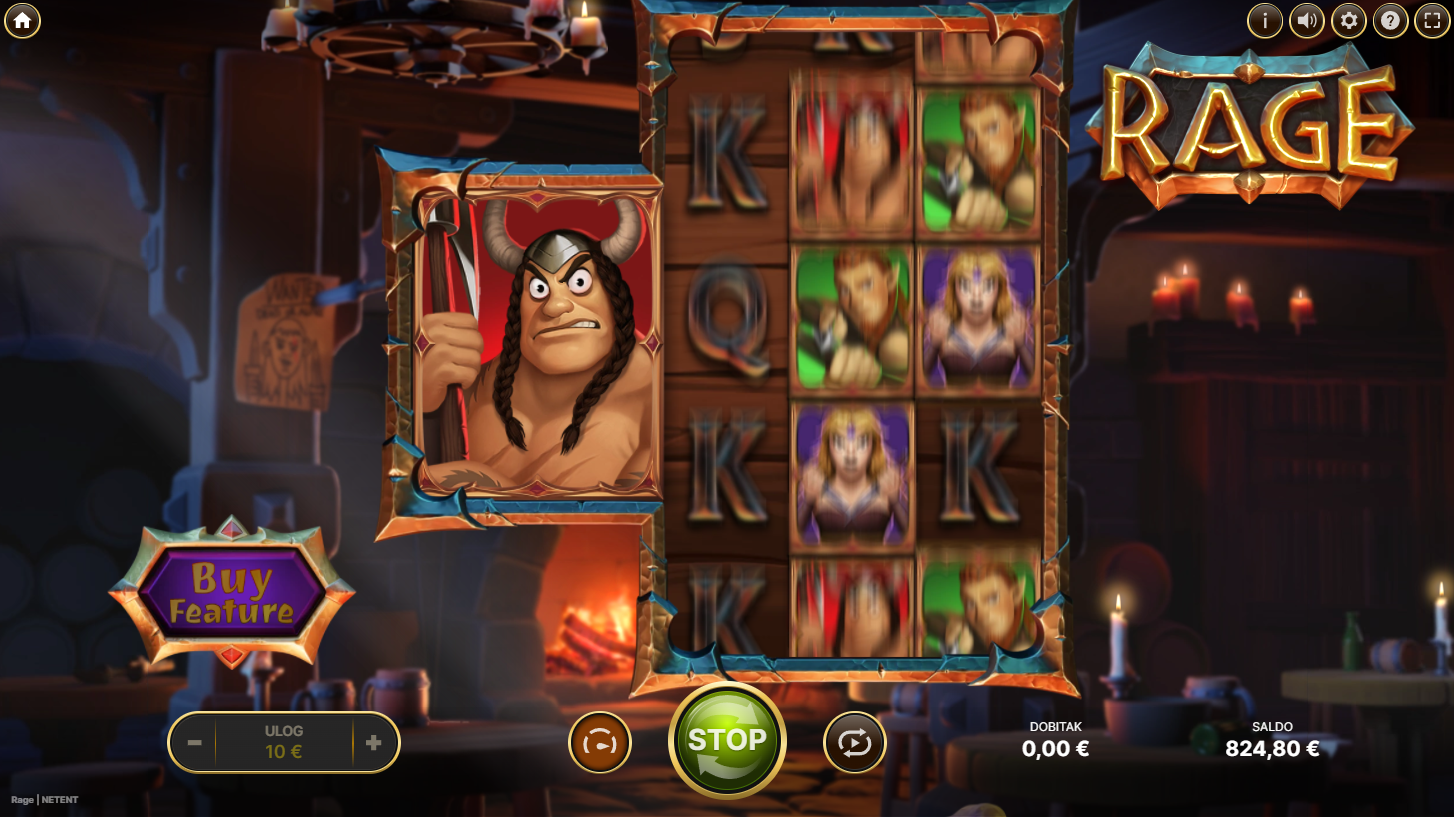Open the settings gear

(1349, 20)
